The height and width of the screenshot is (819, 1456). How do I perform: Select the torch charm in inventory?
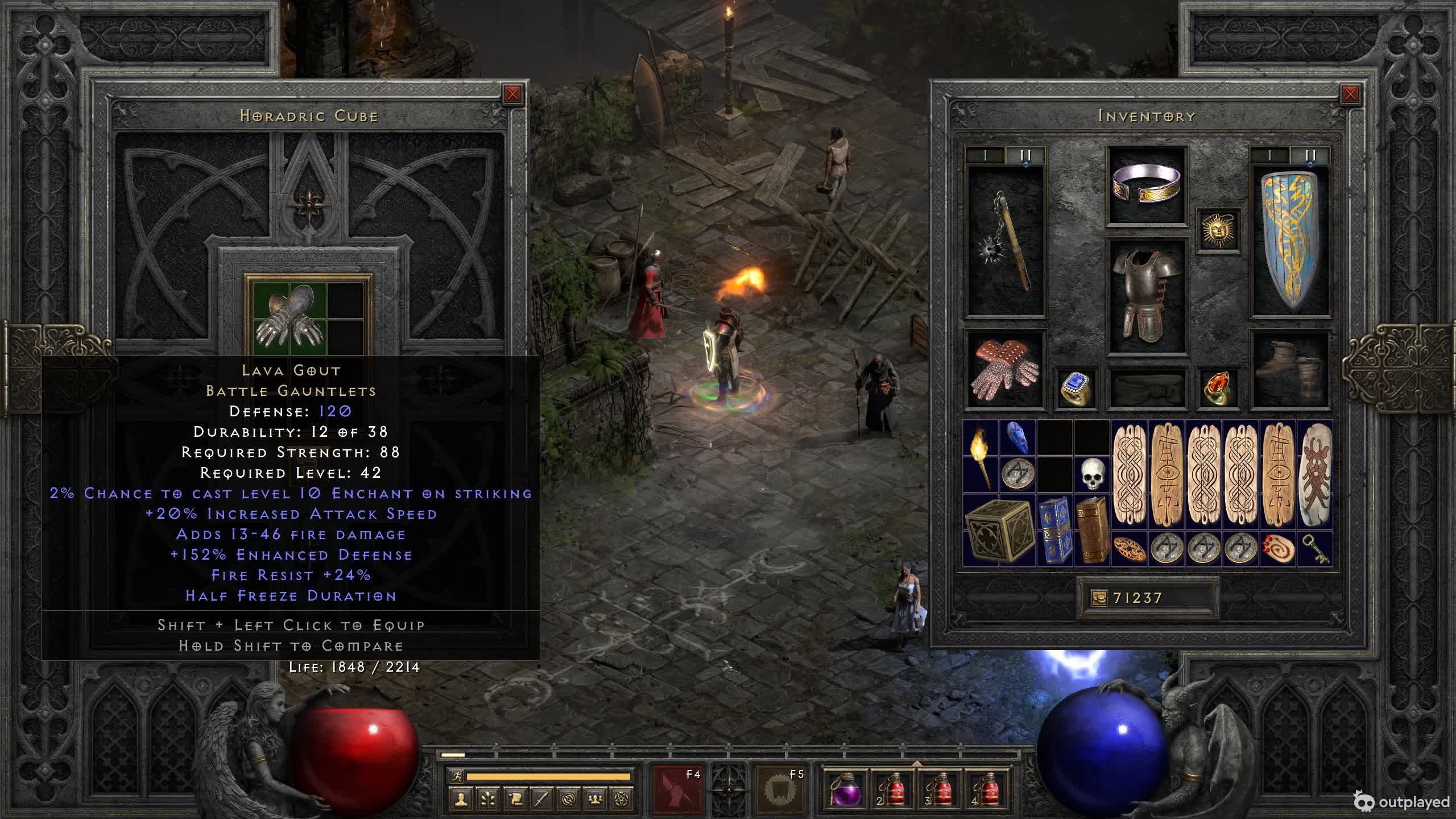(981, 457)
